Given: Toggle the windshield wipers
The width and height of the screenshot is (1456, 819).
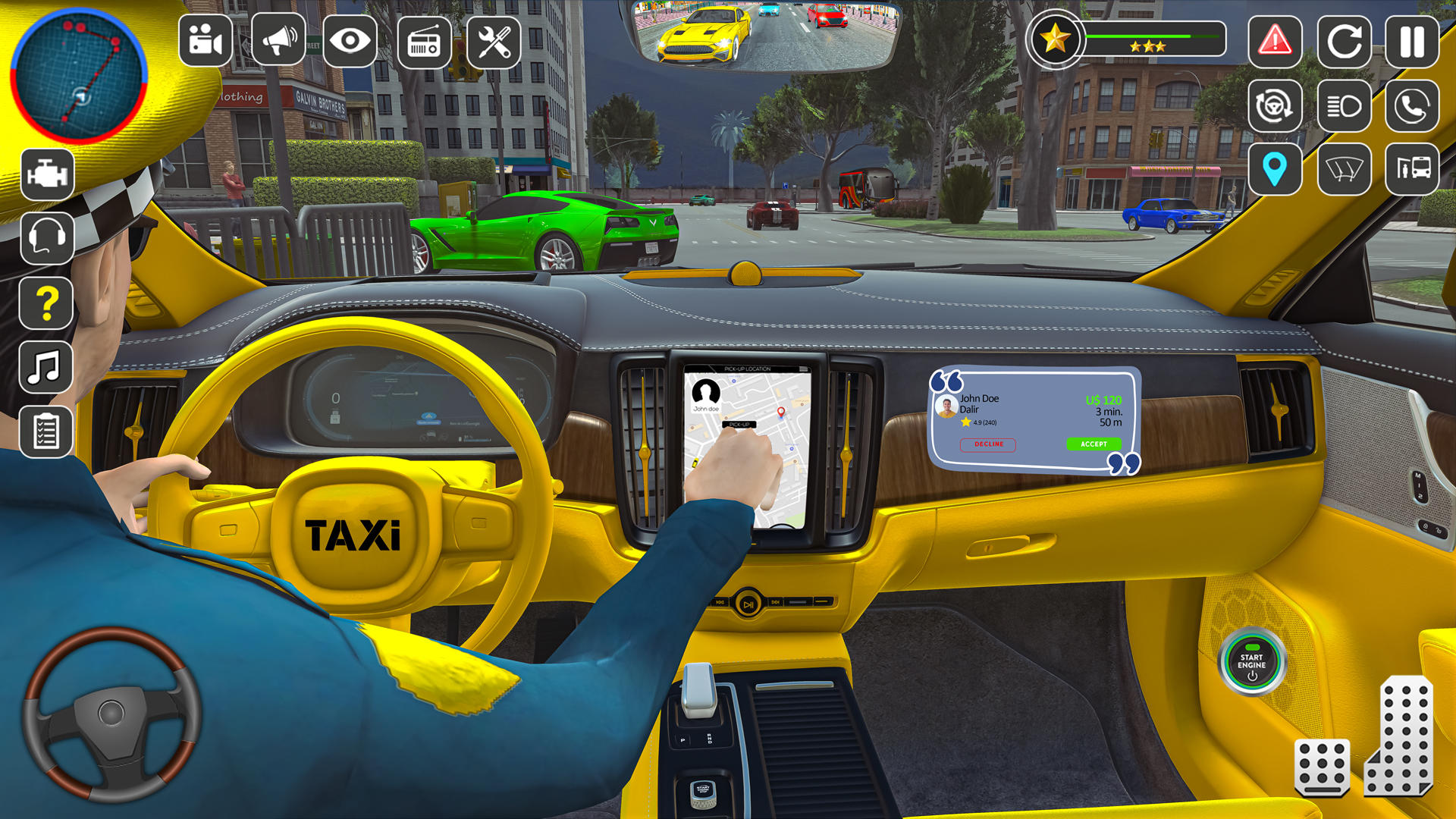Looking at the screenshot, I should point(1343,169).
